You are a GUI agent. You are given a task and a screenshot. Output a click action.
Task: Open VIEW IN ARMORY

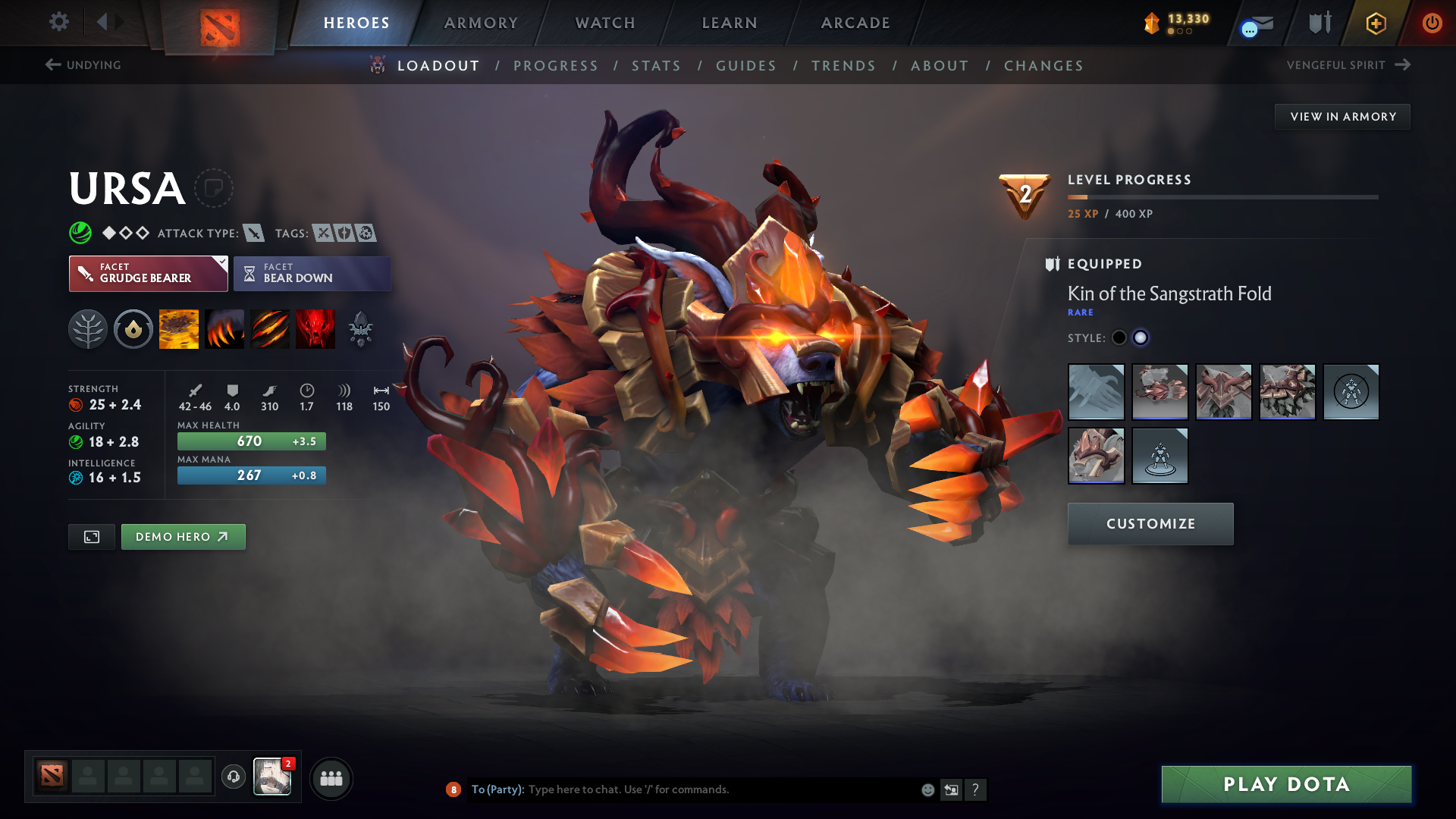(1342, 116)
